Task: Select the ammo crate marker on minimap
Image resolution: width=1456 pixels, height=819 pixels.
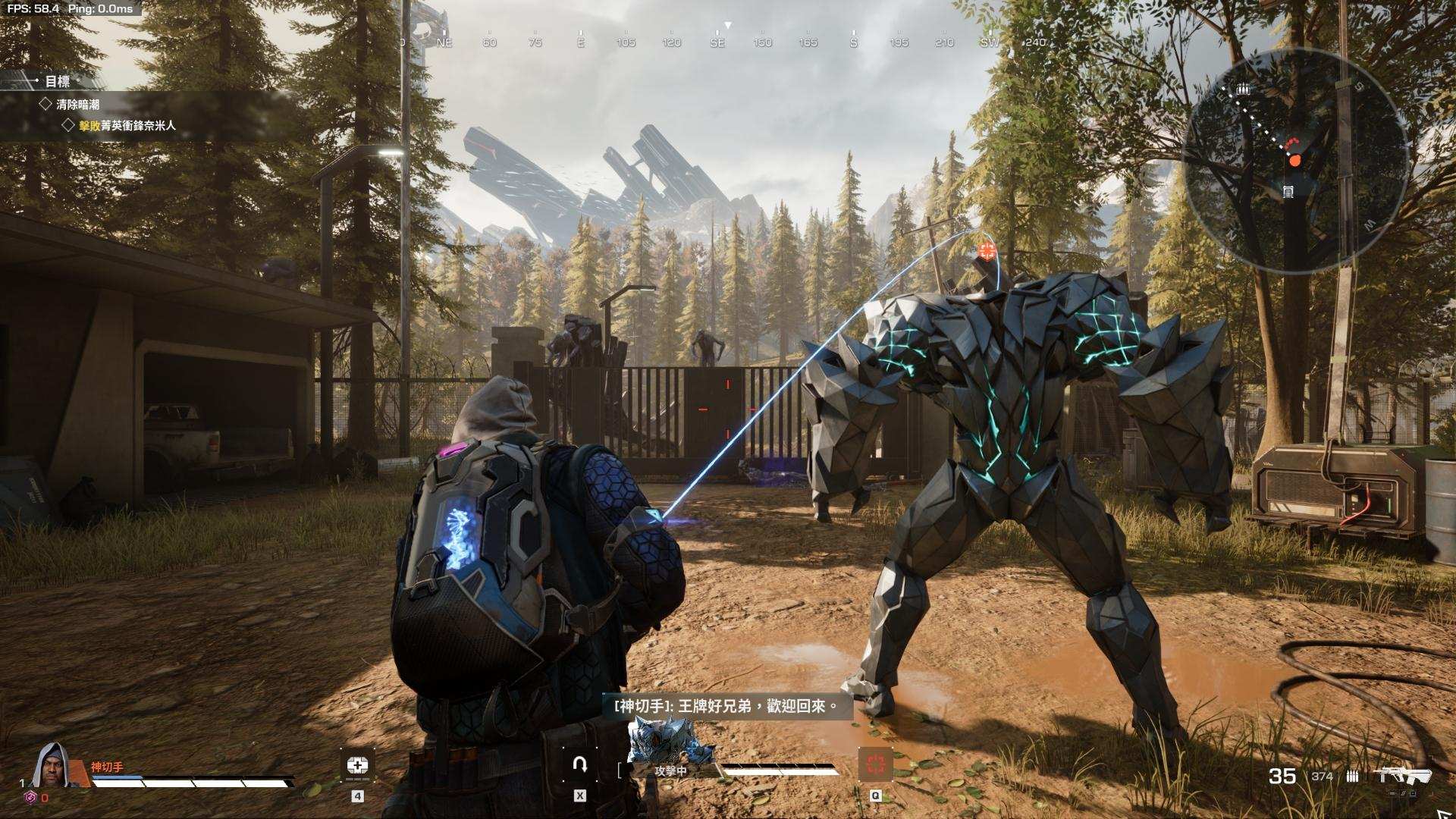Action: pyautogui.click(x=1242, y=89)
